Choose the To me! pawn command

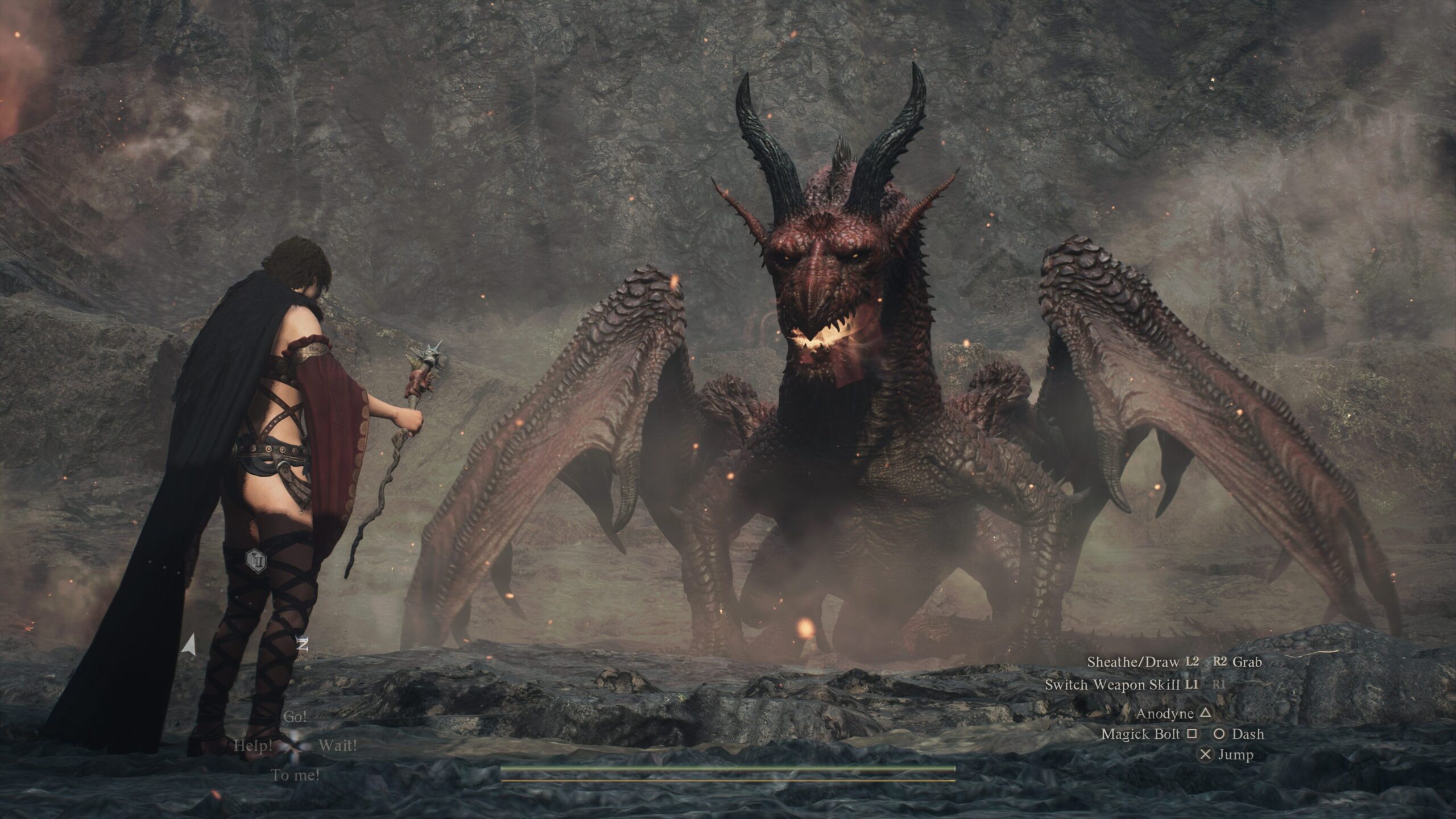click(x=296, y=774)
